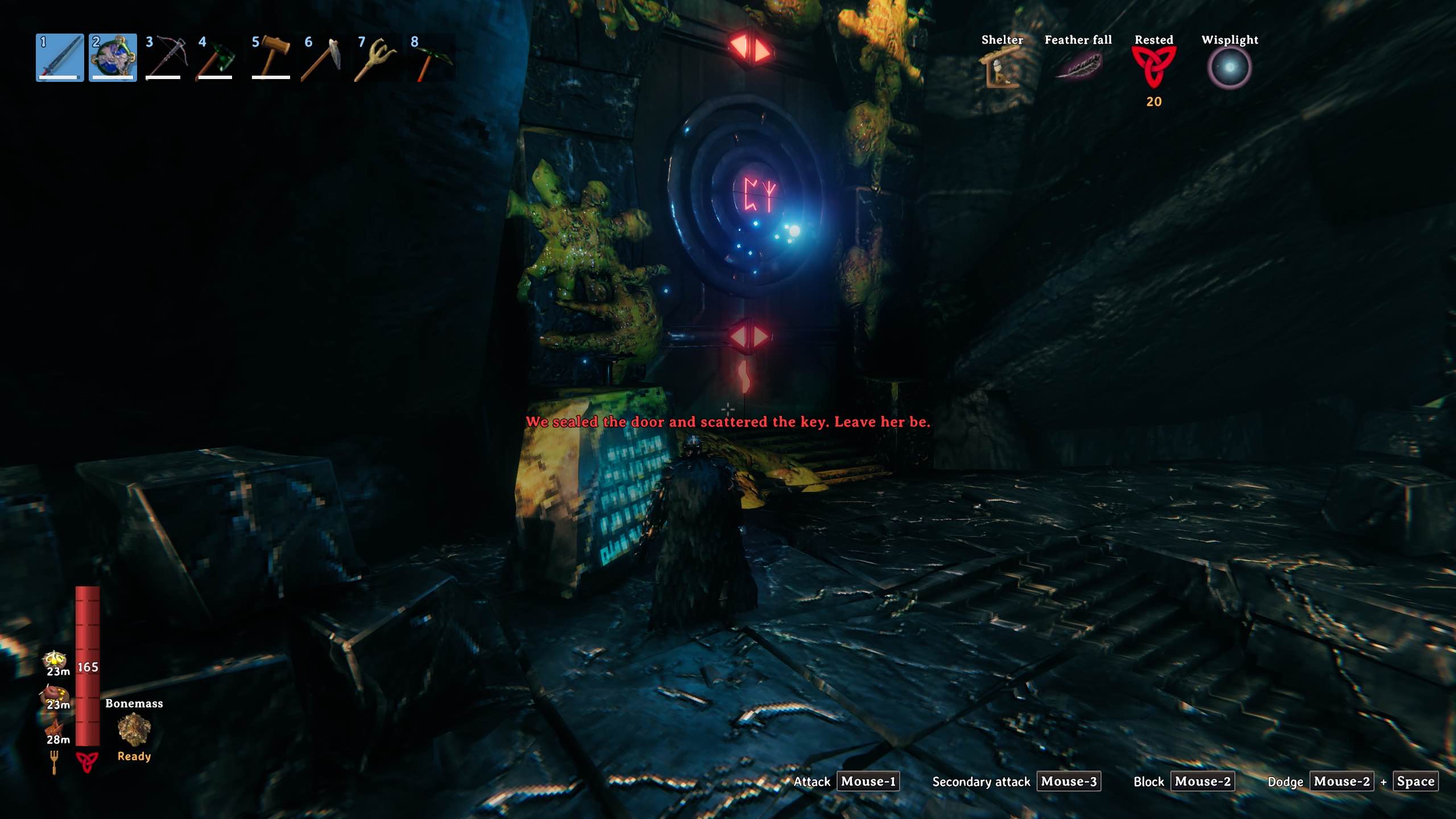Equip the wooden build hammer in slot 5

click(271, 57)
